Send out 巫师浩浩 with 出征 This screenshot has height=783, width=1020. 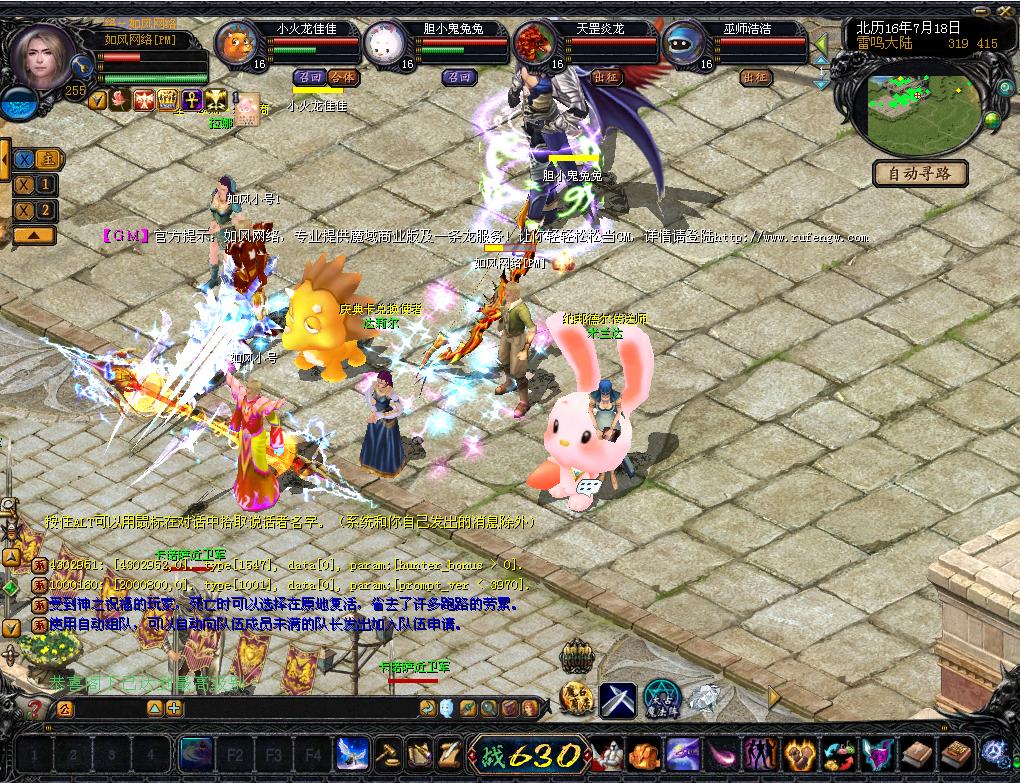pos(755,77)
